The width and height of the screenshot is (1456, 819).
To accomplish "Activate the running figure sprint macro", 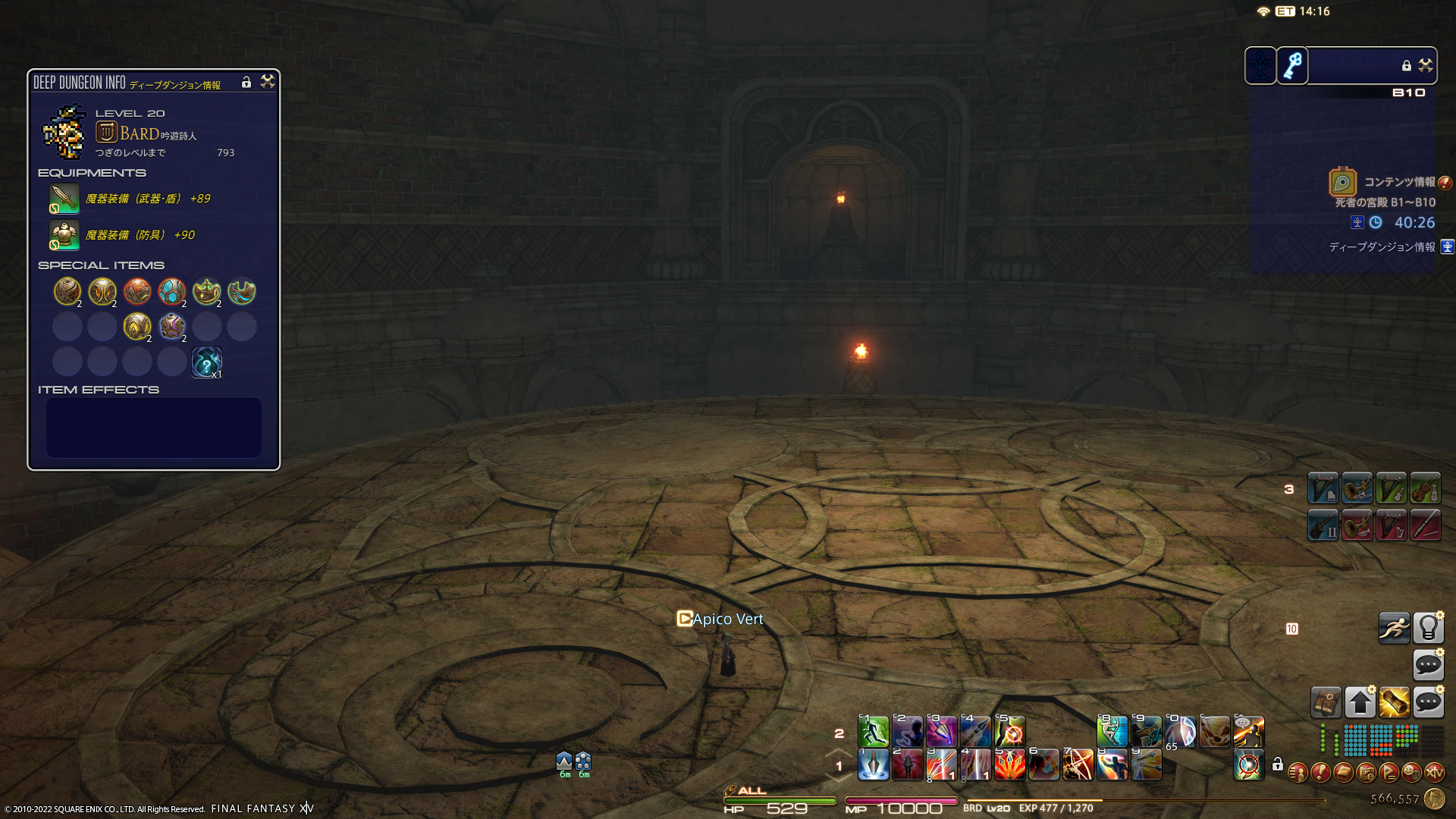I will 1394,628.
